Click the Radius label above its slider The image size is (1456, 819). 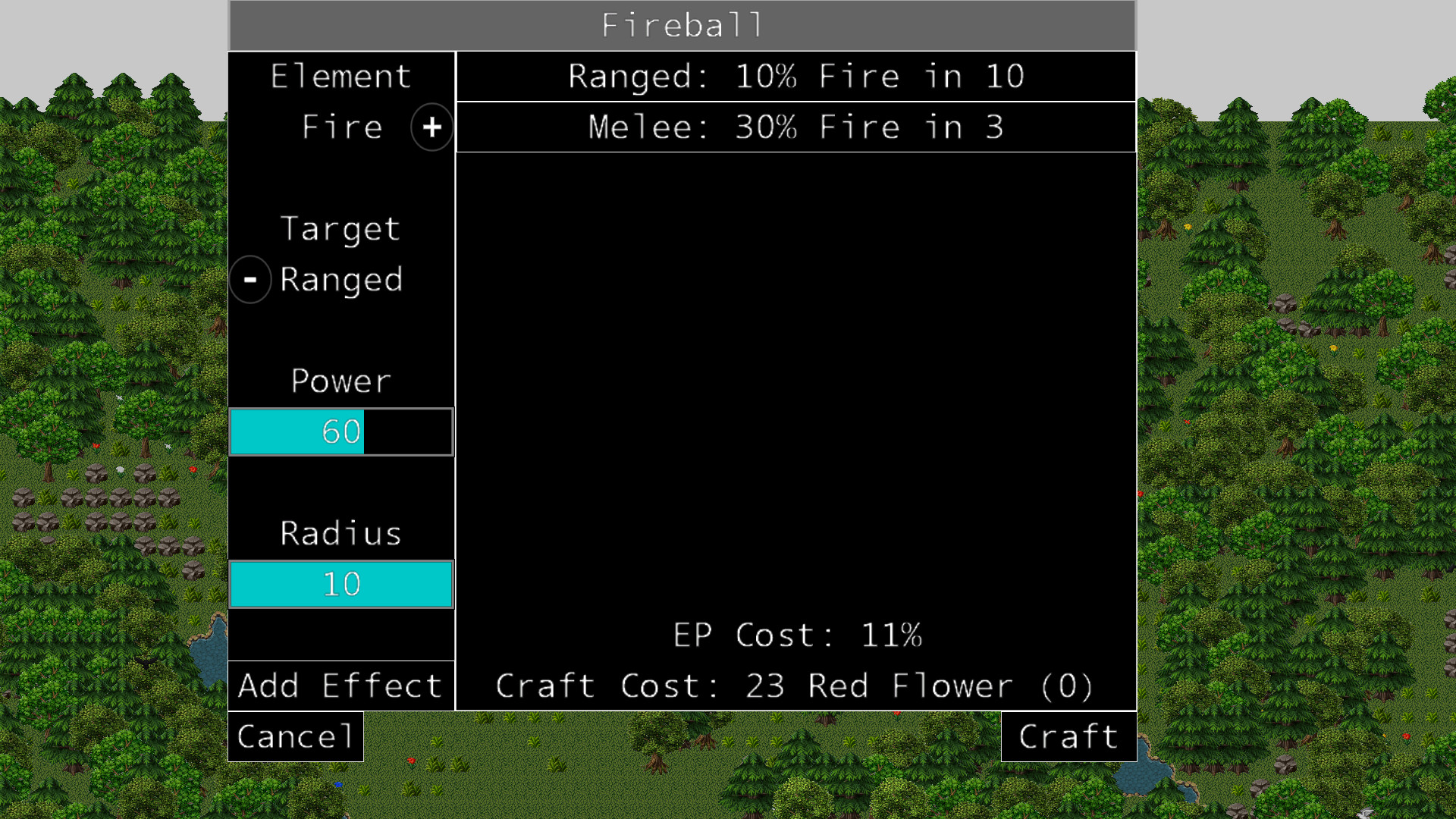(340, 532)
